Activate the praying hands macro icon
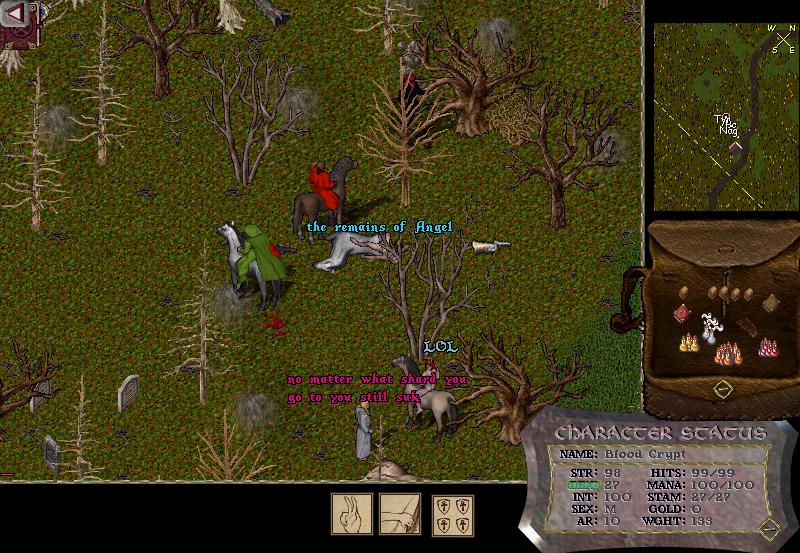The width and height of the screenshot is (800, 553). (352, 513)
